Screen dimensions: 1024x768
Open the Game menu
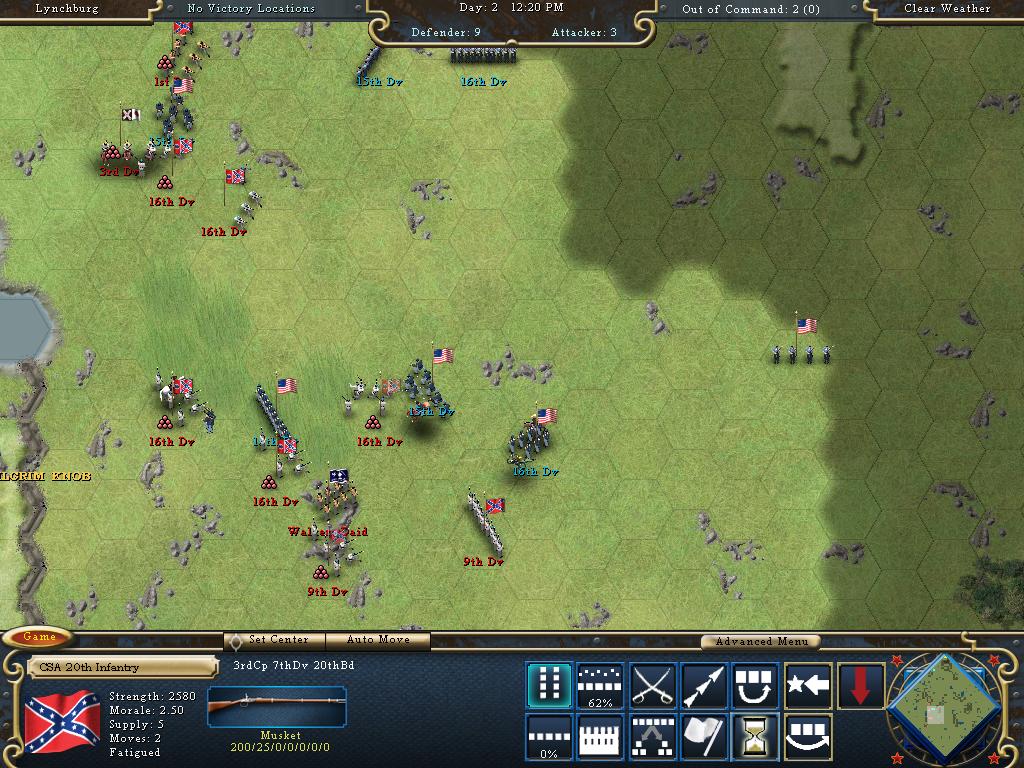pyautogui.click(x=39, y=637)
